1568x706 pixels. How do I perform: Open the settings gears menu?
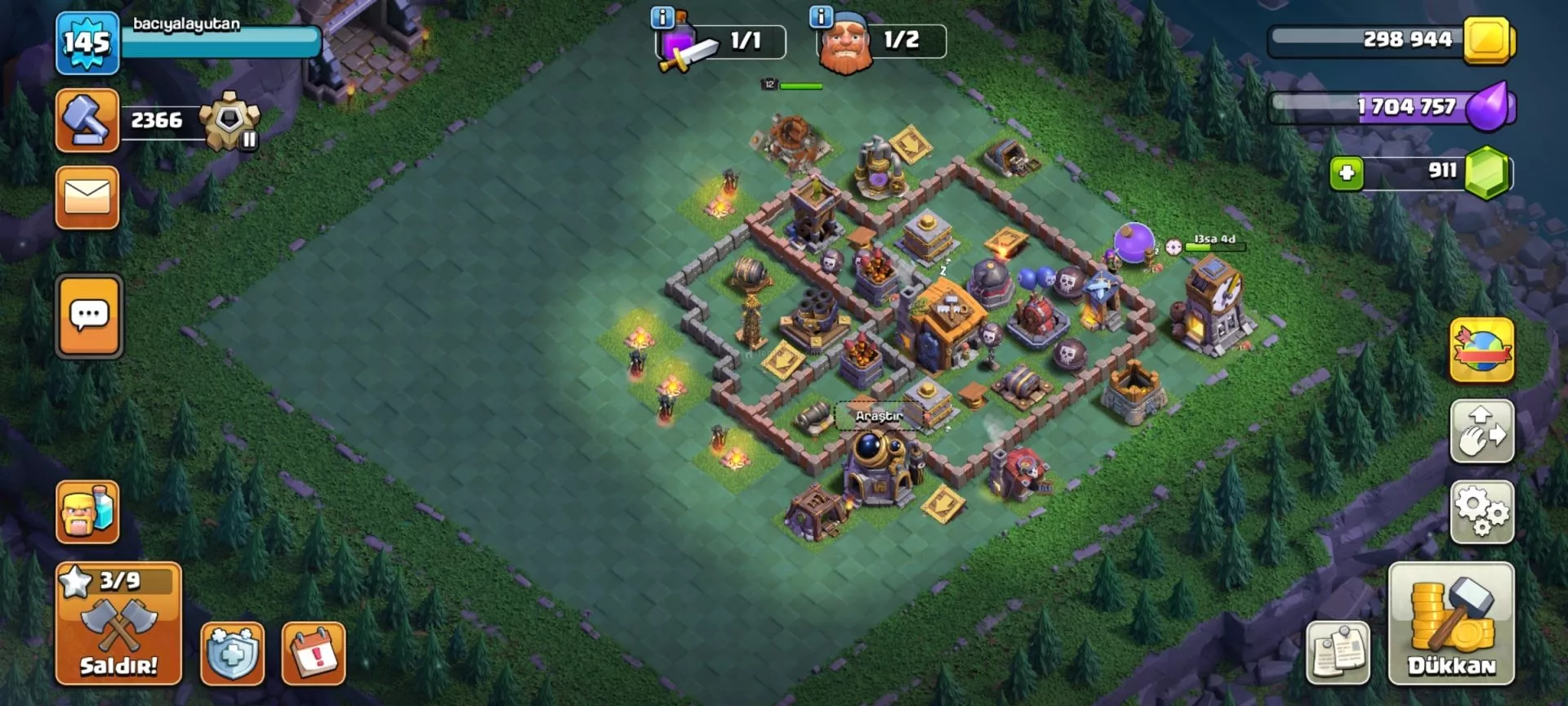click(1481, 512)
